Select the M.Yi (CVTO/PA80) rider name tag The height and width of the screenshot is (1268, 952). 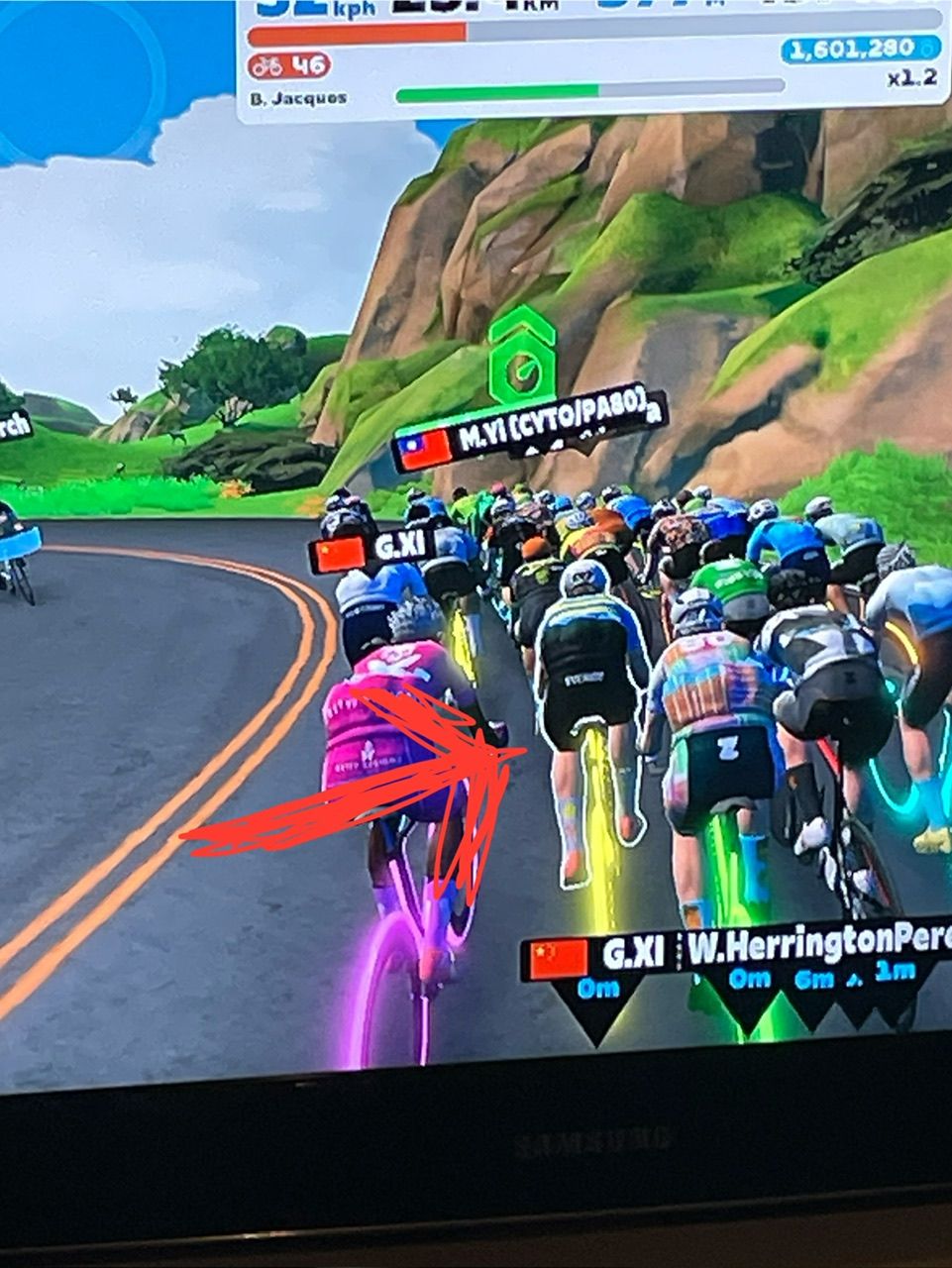click(x=532, y=435)
